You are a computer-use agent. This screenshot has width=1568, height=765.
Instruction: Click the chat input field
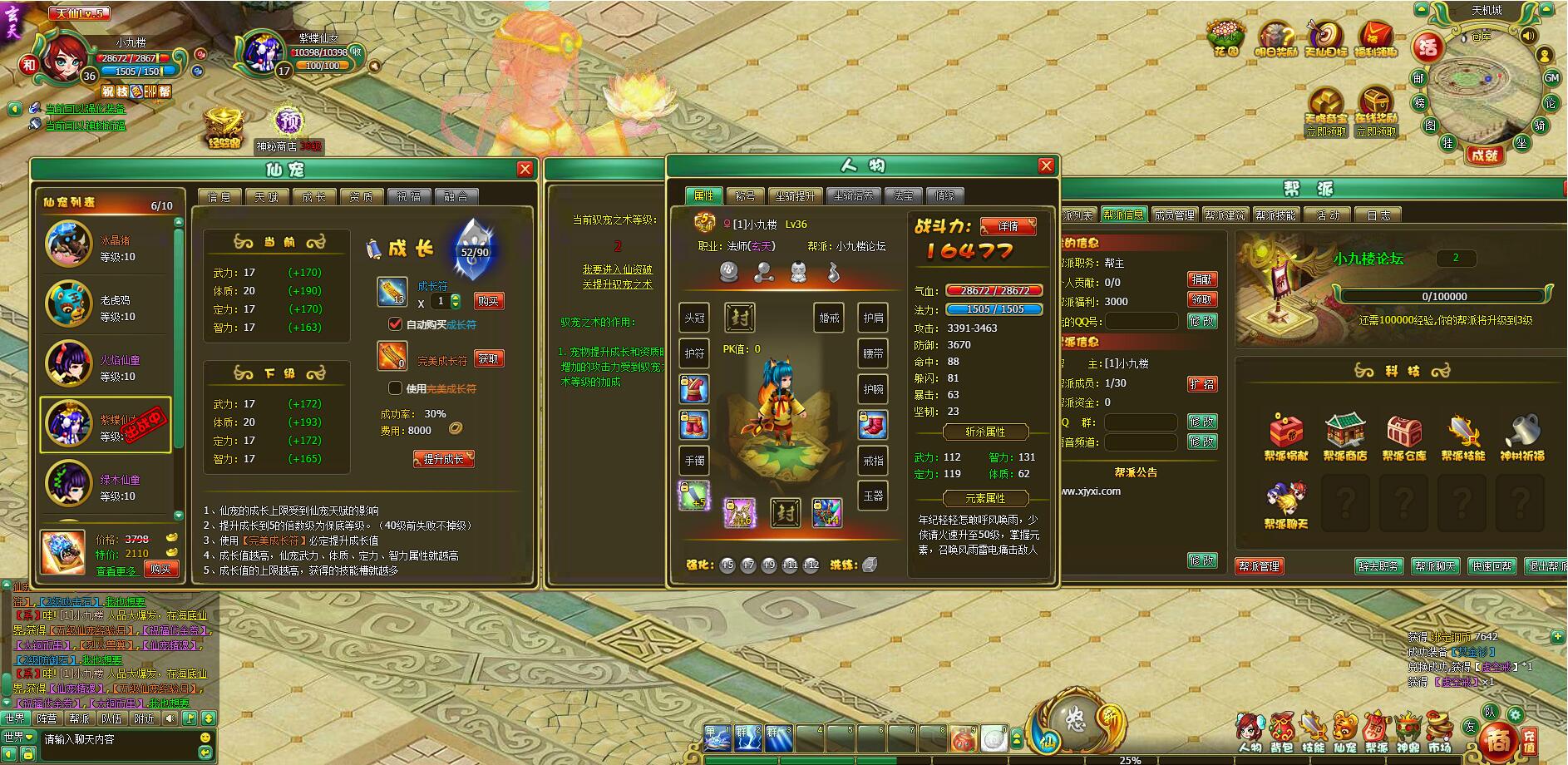(116, 739)
